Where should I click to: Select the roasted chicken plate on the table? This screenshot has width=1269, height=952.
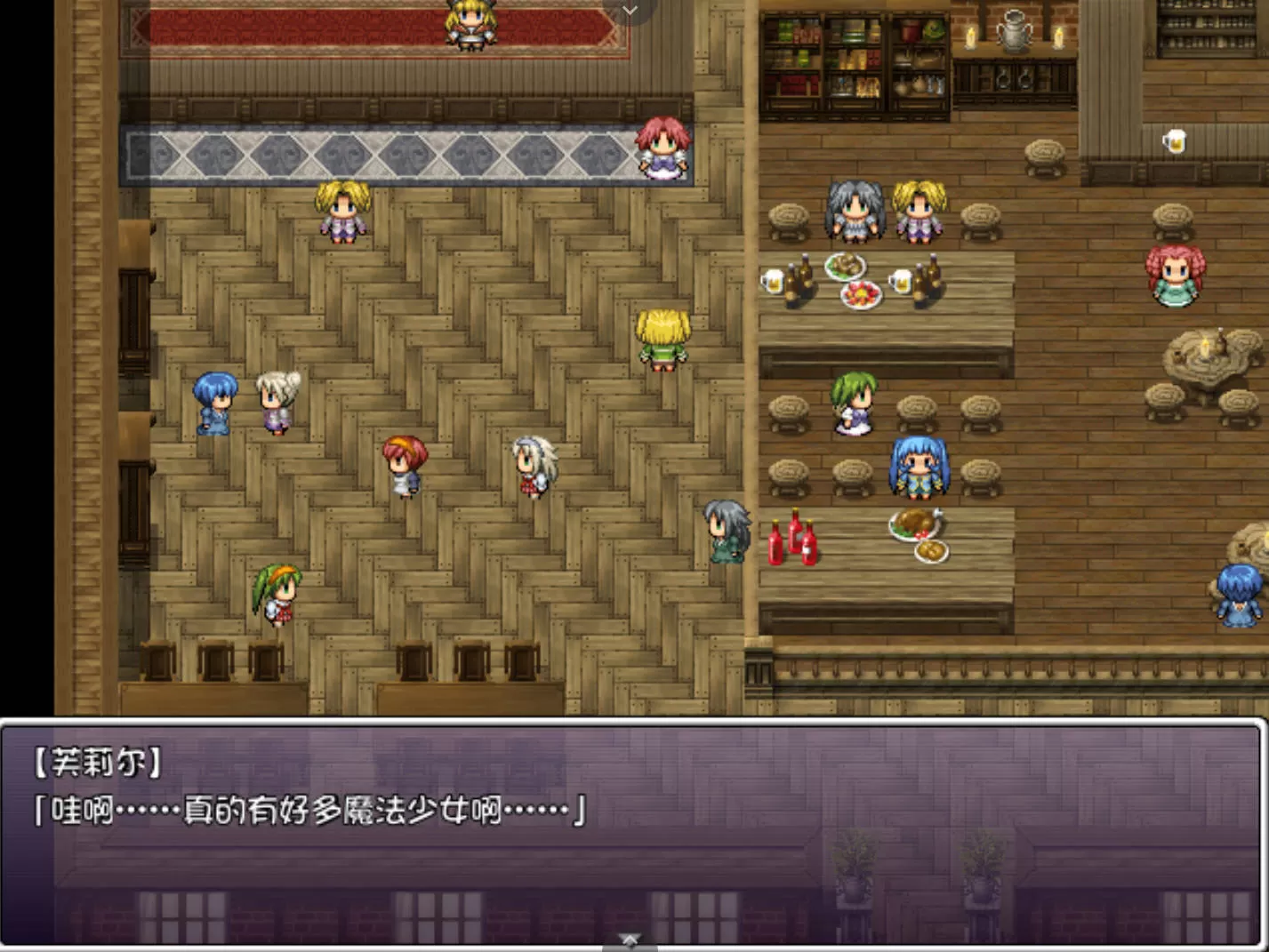(913, 524)
